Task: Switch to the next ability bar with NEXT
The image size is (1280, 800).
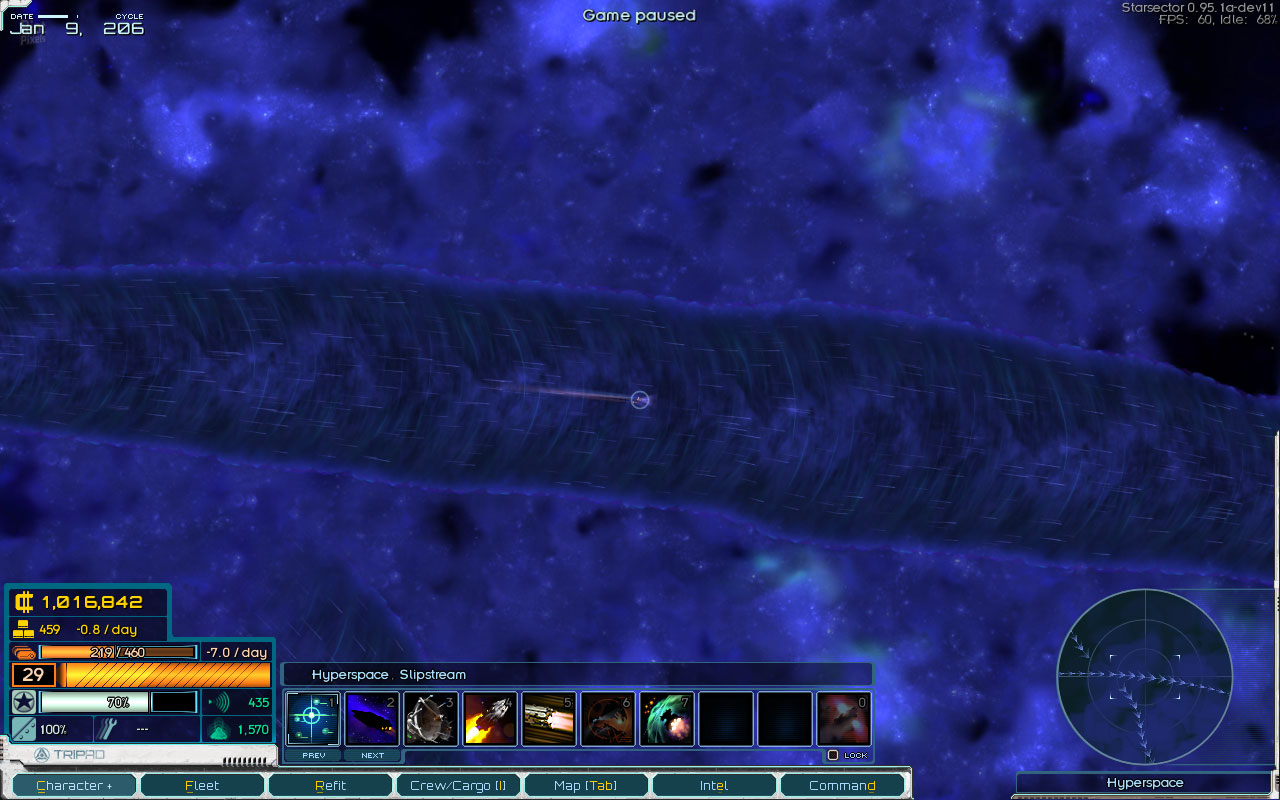Action: click(x=372, y=755)
